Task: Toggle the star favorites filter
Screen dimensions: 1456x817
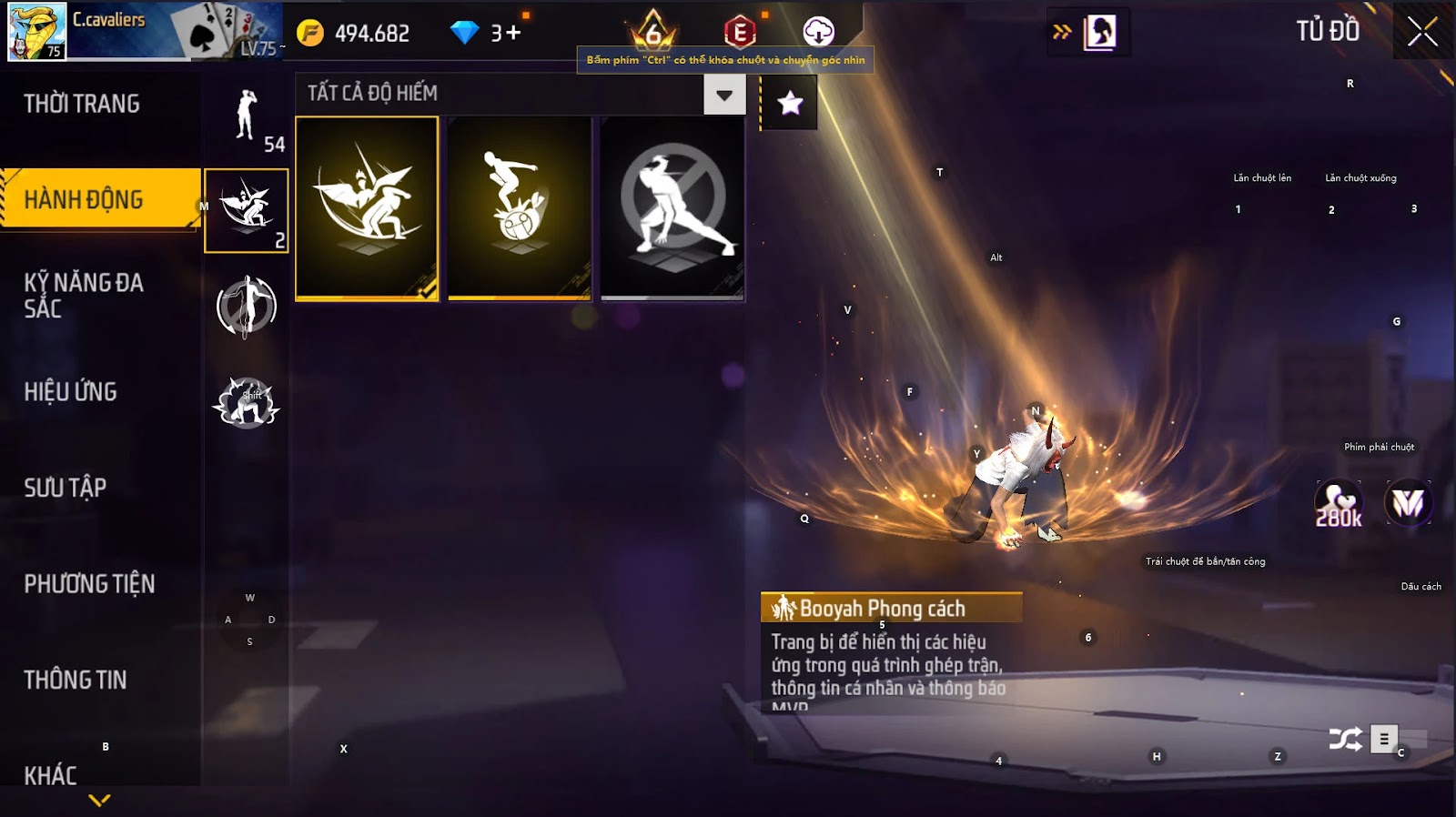Action: (x=790, y=103)
